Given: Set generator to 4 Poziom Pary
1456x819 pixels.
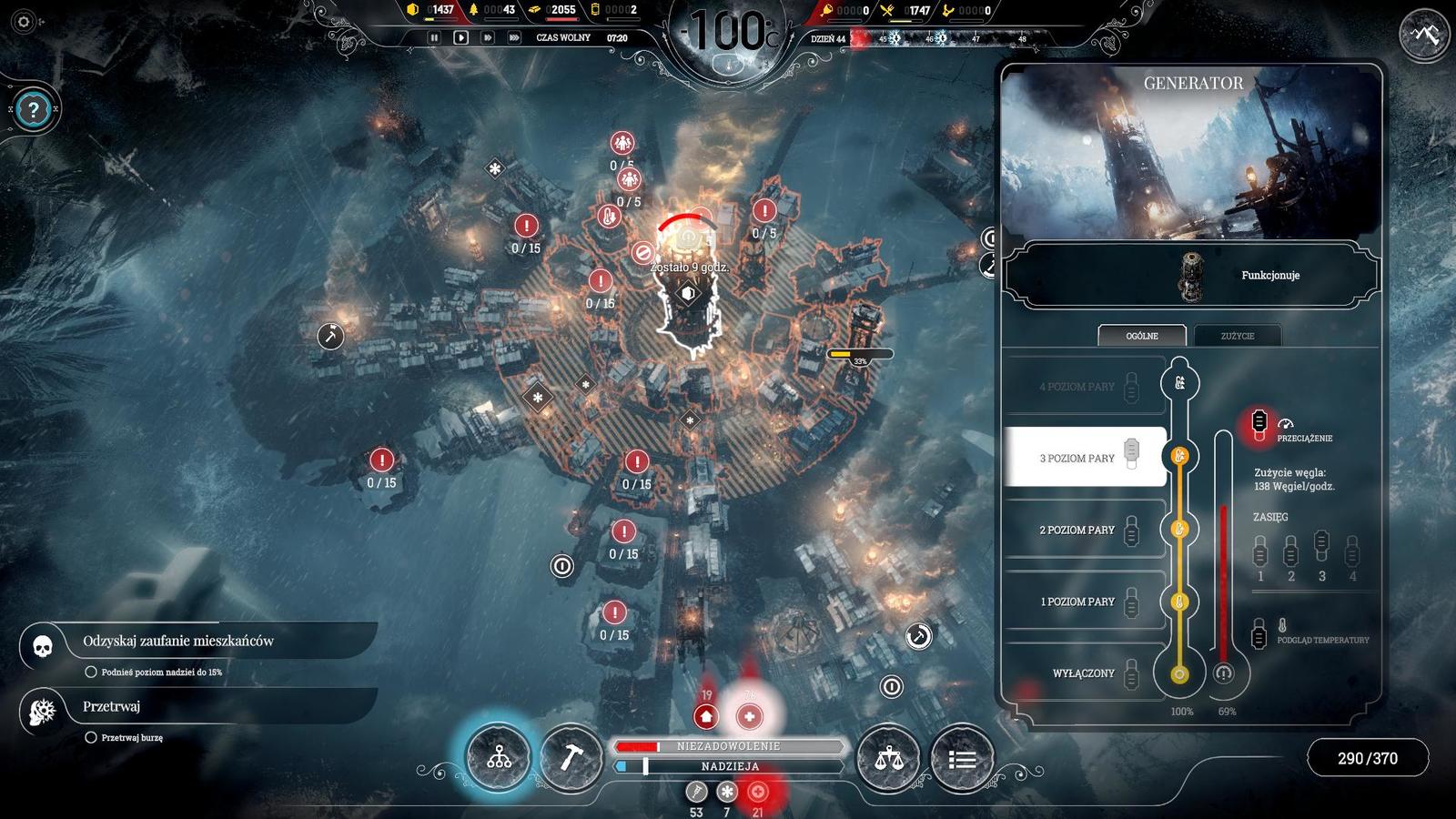Looking at the screenshot, I should tap(1084, 387).
